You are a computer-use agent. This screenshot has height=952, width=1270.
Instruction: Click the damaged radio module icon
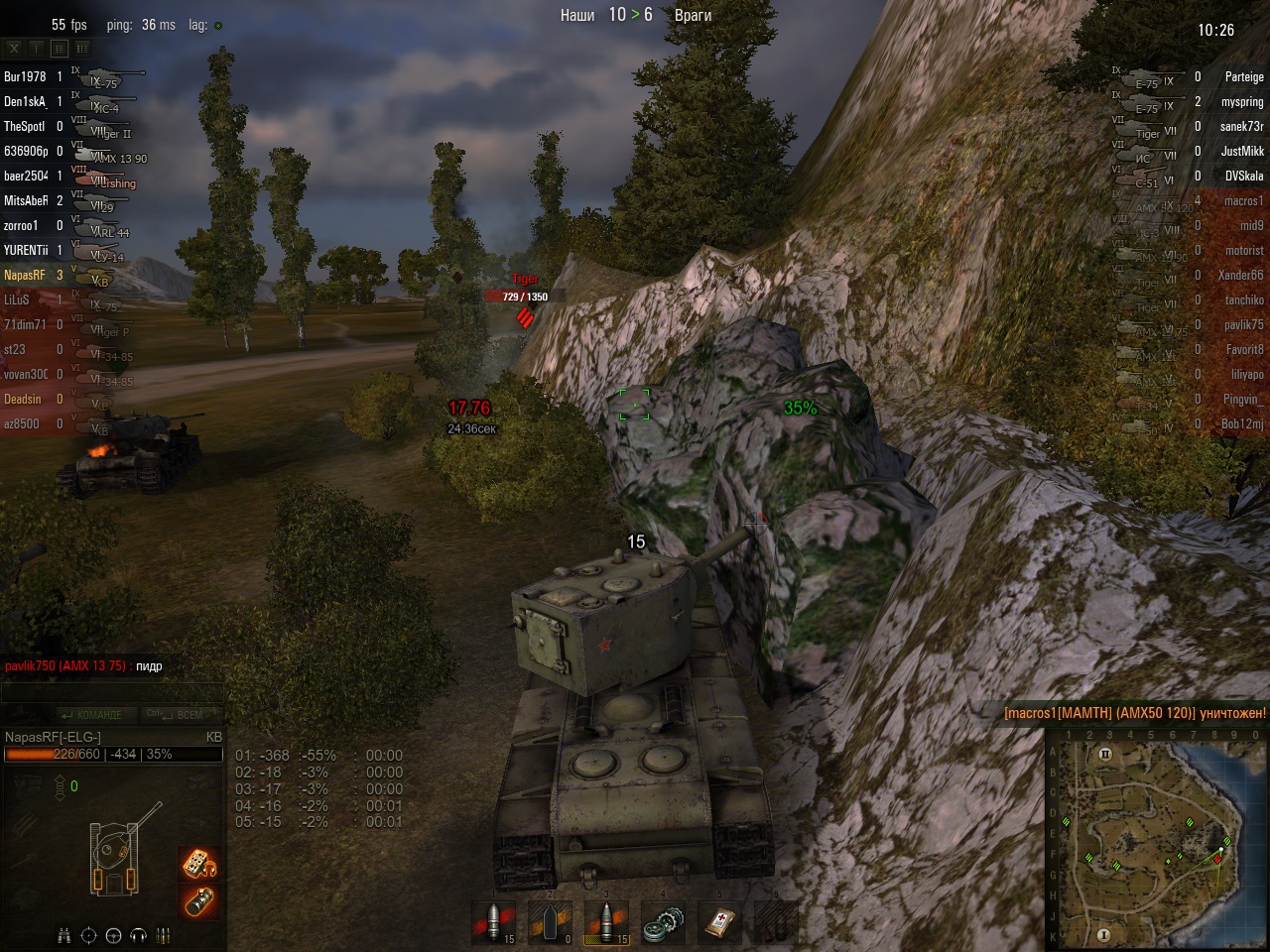click(x=199, y=863)
